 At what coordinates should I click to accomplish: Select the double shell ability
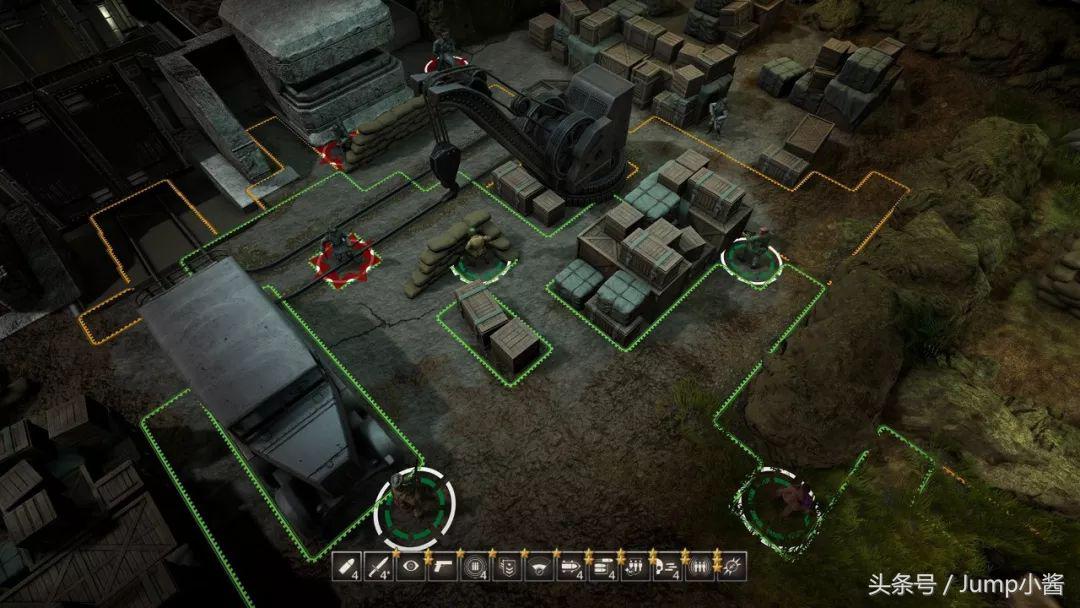[603, 567]
